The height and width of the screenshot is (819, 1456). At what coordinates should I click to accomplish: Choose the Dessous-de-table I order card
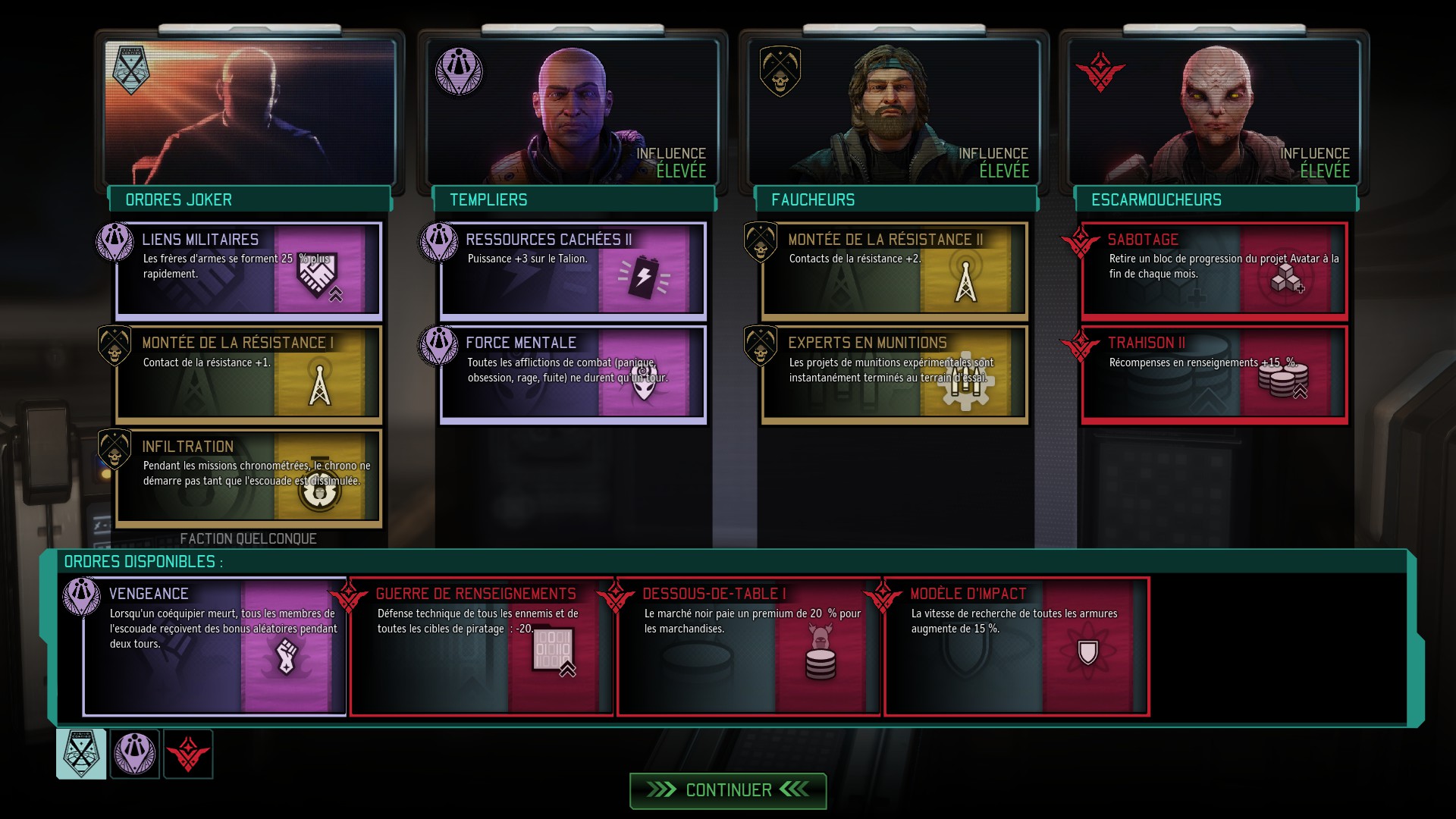(x=748, y=646)
